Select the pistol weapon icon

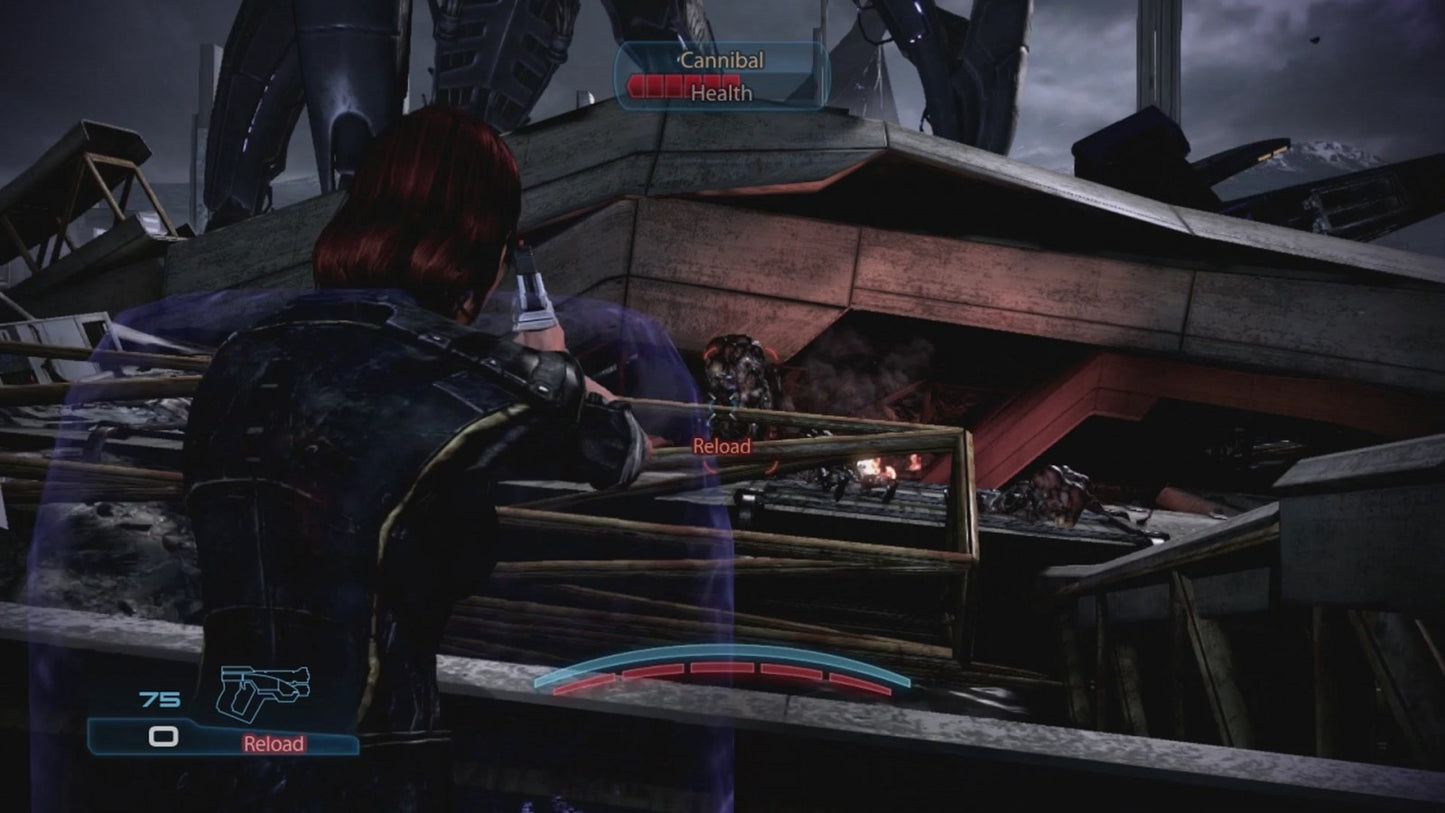tap(263, 690)
